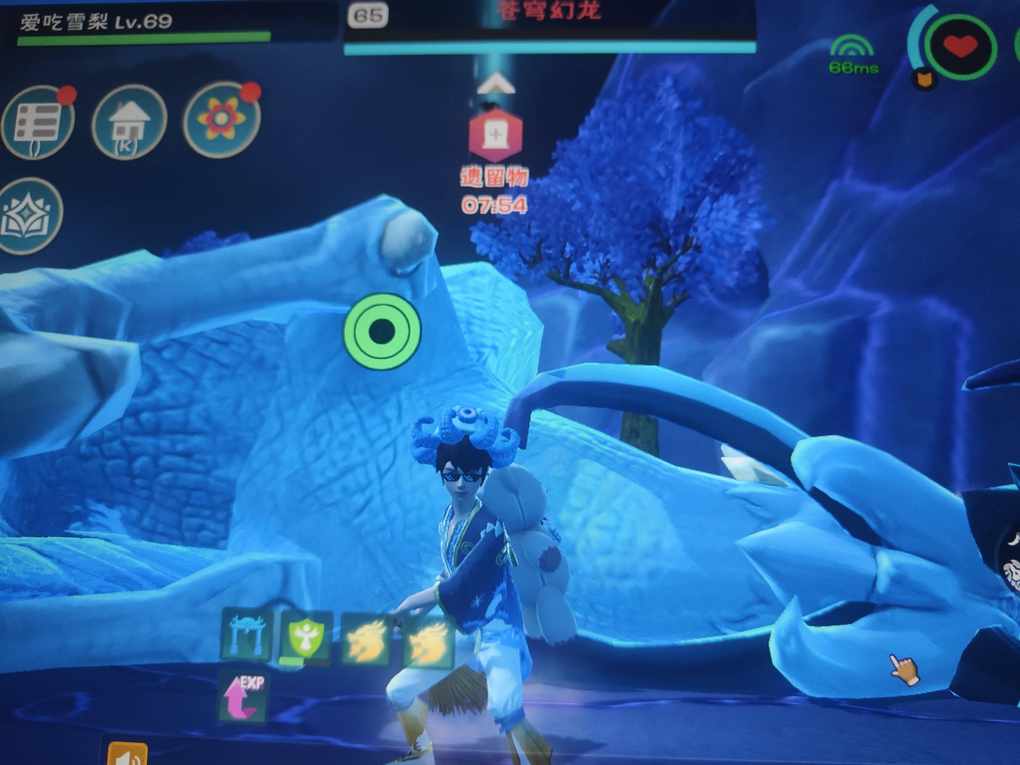Inspect the blue gate buff icon
Viewport: 1020px width, 765px height.
click(245, 634)
